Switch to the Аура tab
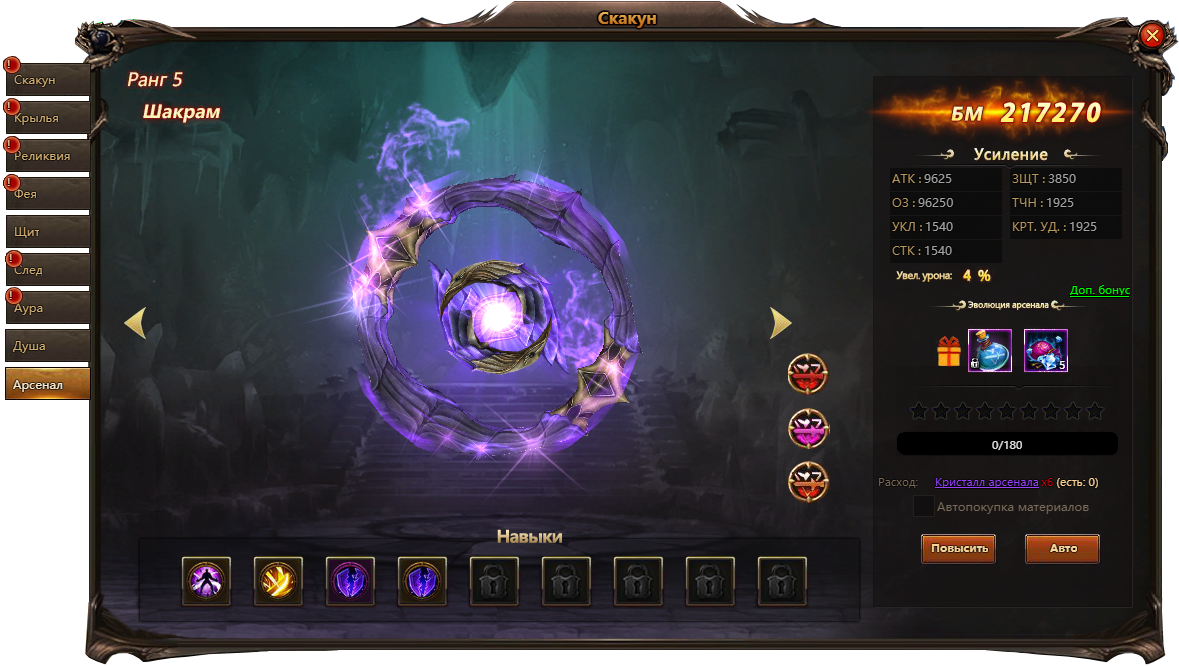The height and width of the screenshot is (666, 1179). click(x=48, y=308)
